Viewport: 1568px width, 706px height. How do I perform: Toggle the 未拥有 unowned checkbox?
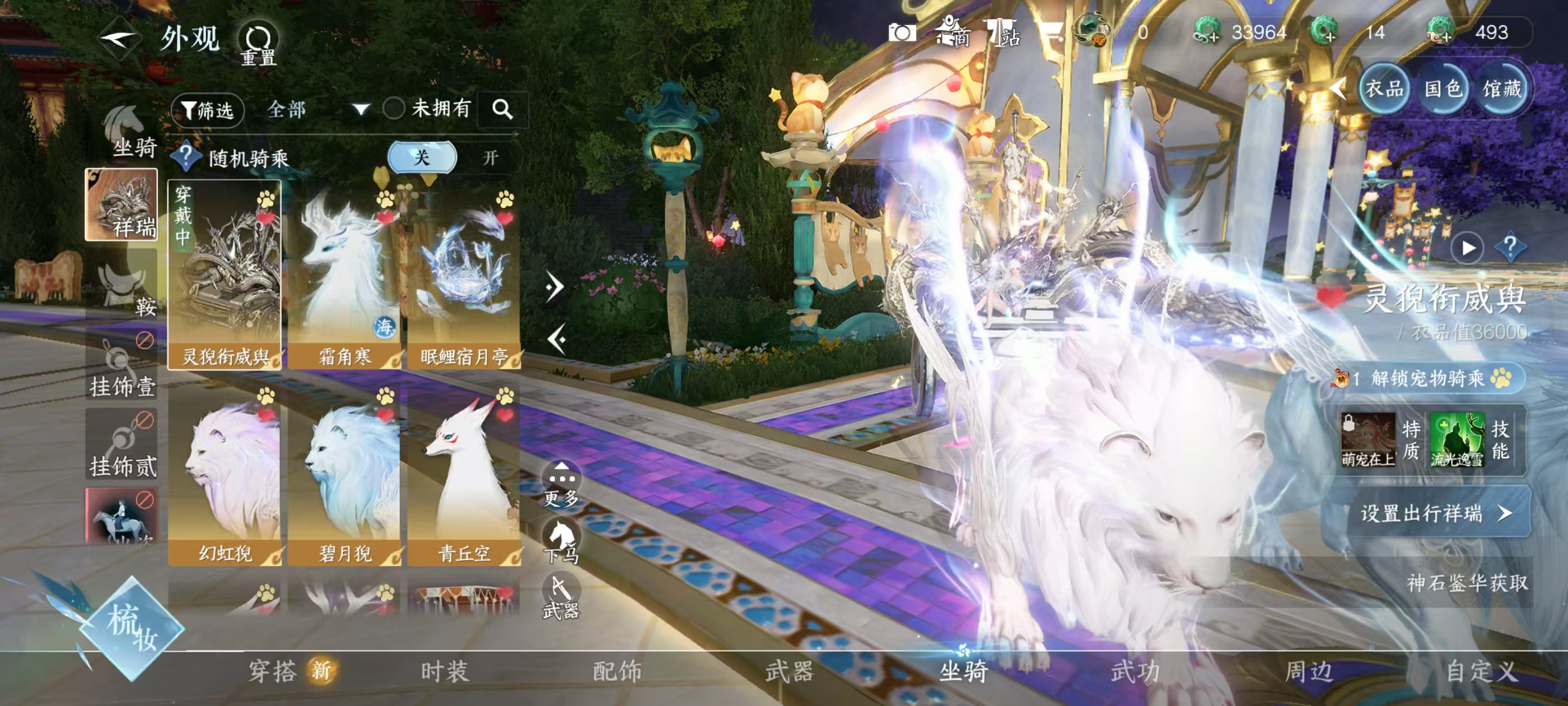(394, 109)
